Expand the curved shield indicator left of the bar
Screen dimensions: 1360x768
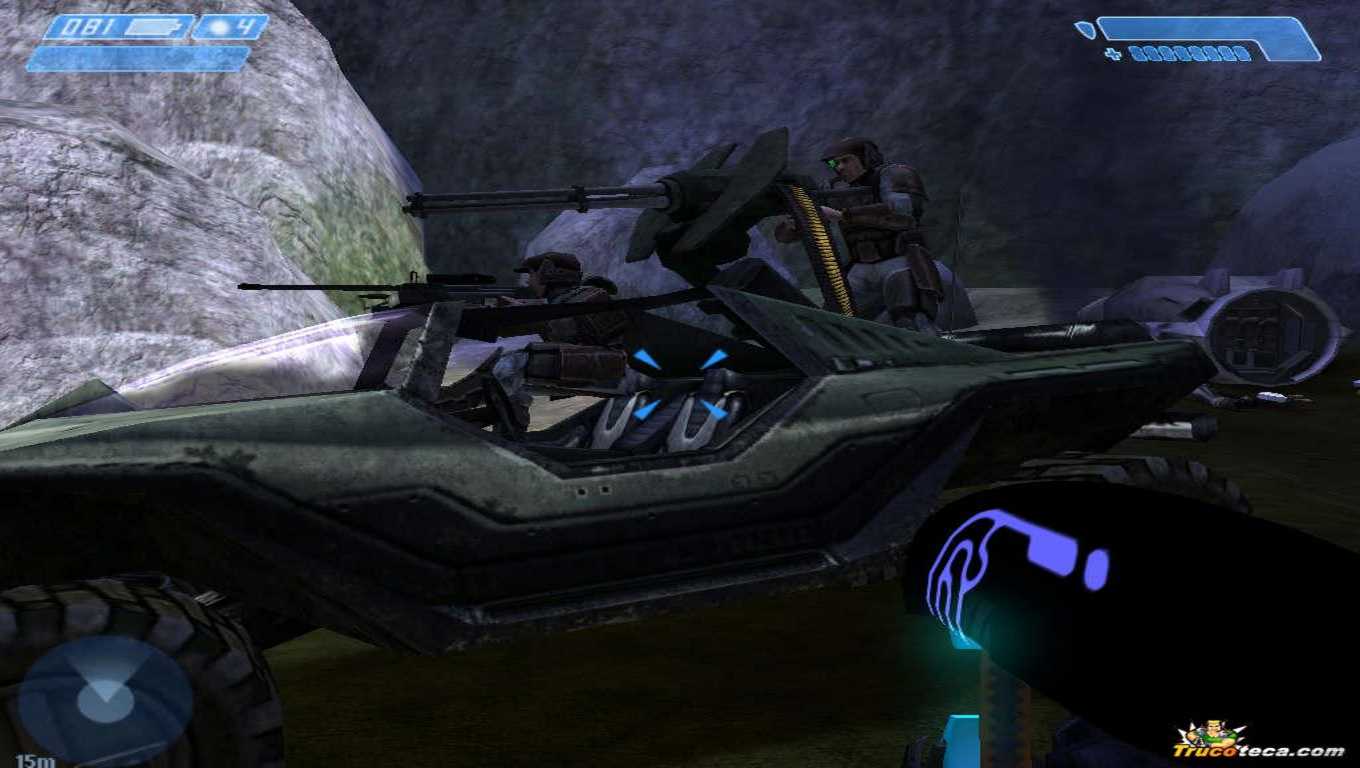(x=1085, y=27)
